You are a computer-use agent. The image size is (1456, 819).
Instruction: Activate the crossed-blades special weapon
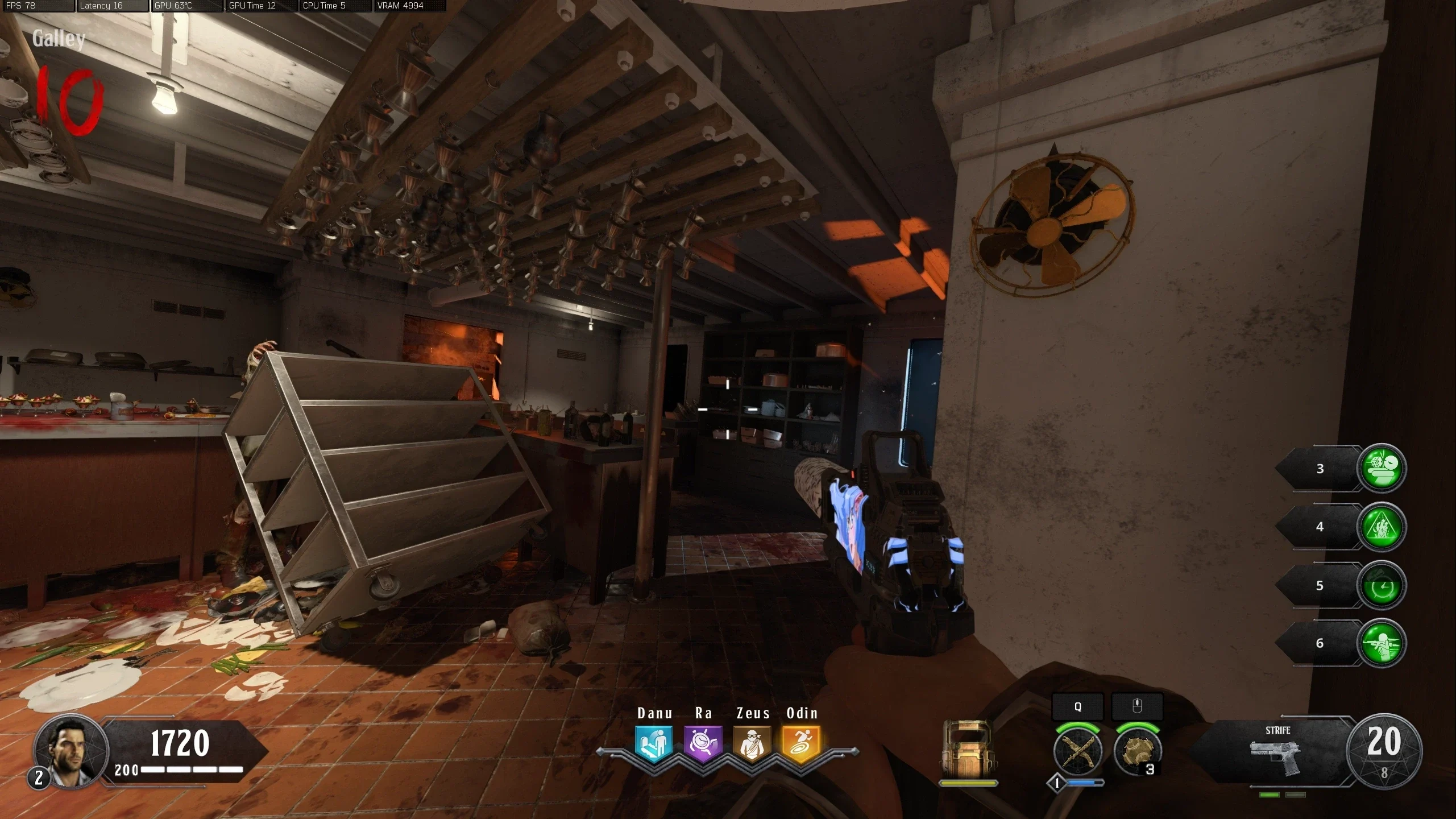(x=1077, y=751)
